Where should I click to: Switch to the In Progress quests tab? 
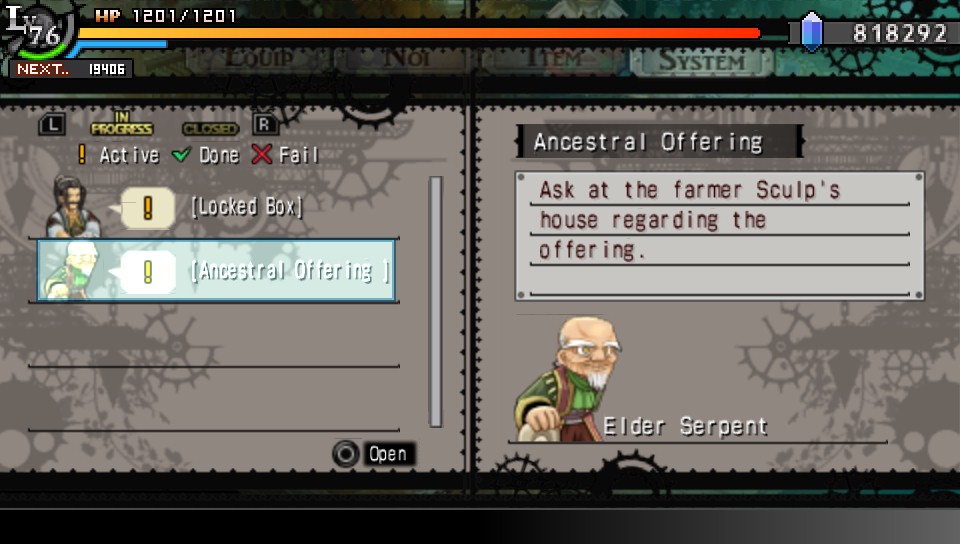(x=121, y=126)
